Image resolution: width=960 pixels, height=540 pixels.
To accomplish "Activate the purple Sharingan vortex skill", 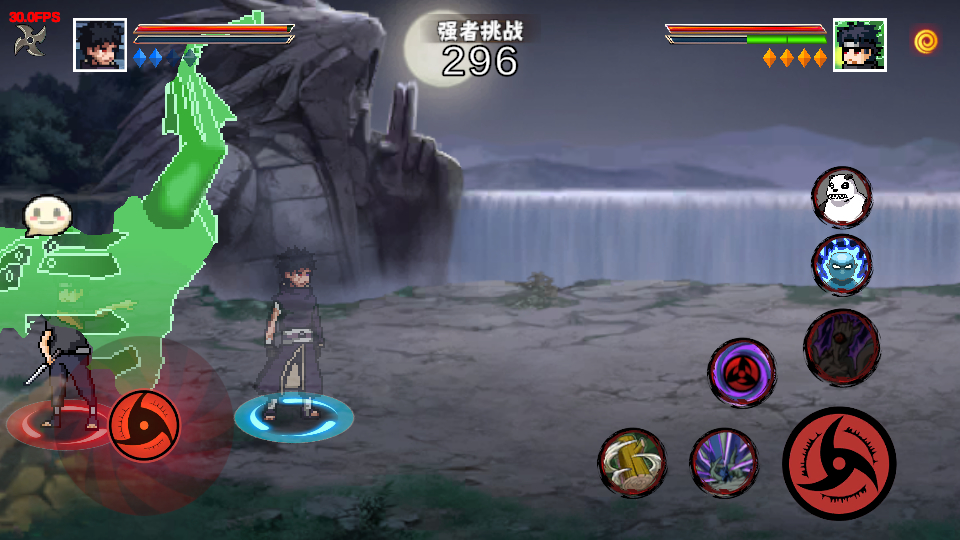I will [741, 373].
